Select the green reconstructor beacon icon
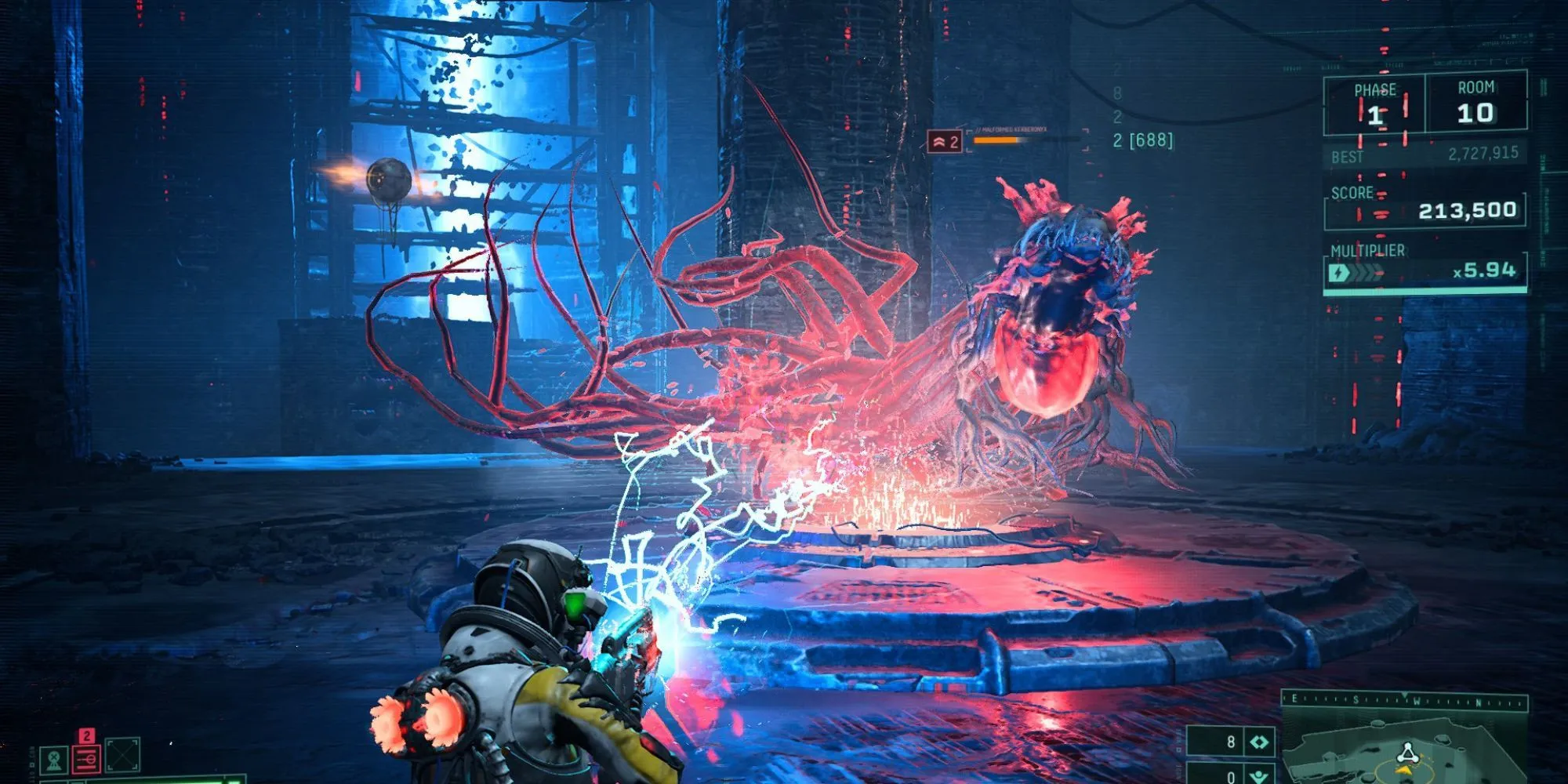The width and height of the screenshot is (1568, 784). tap(53, 760)
